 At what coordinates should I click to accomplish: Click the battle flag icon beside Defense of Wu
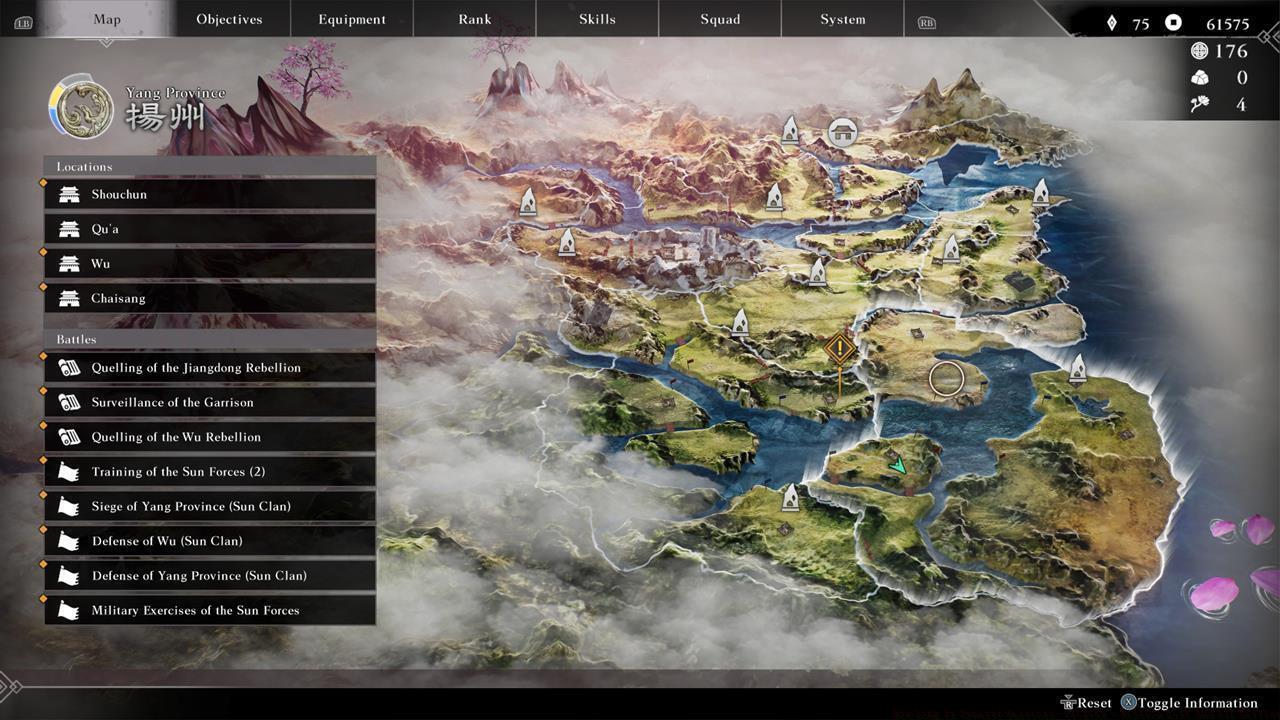pos(67,540)
